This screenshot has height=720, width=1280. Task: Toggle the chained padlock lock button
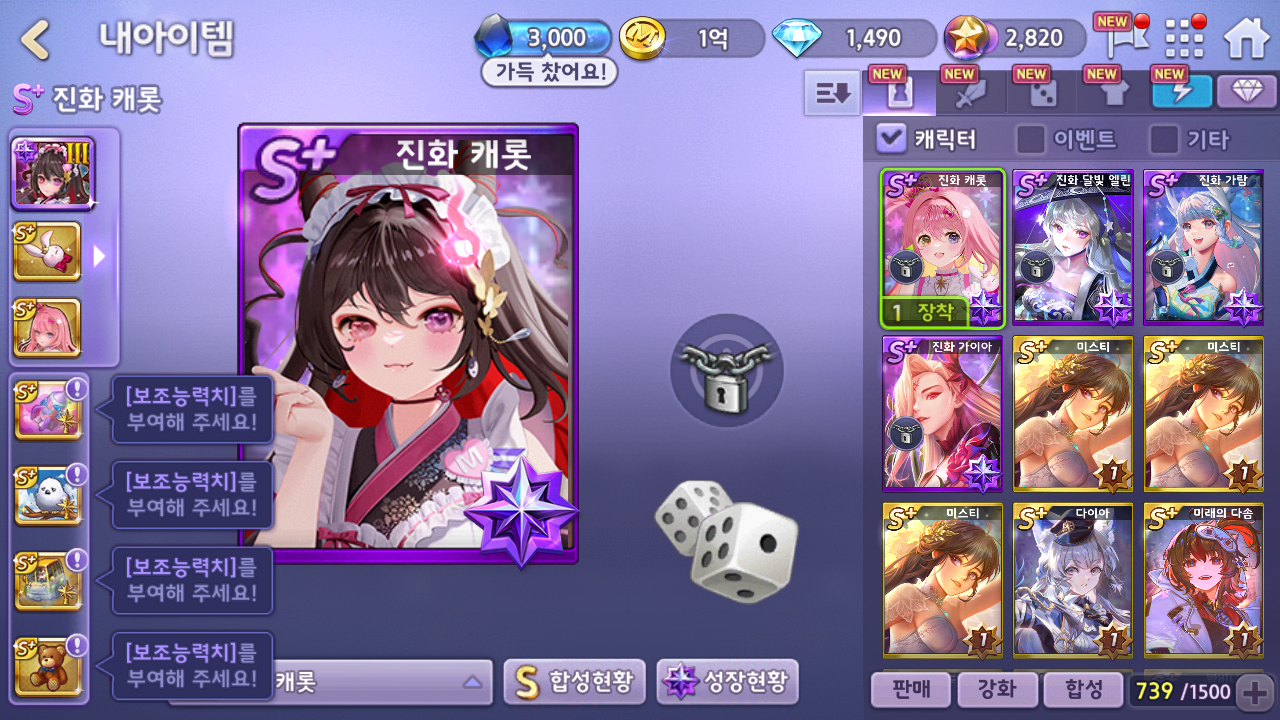(727, 370)
